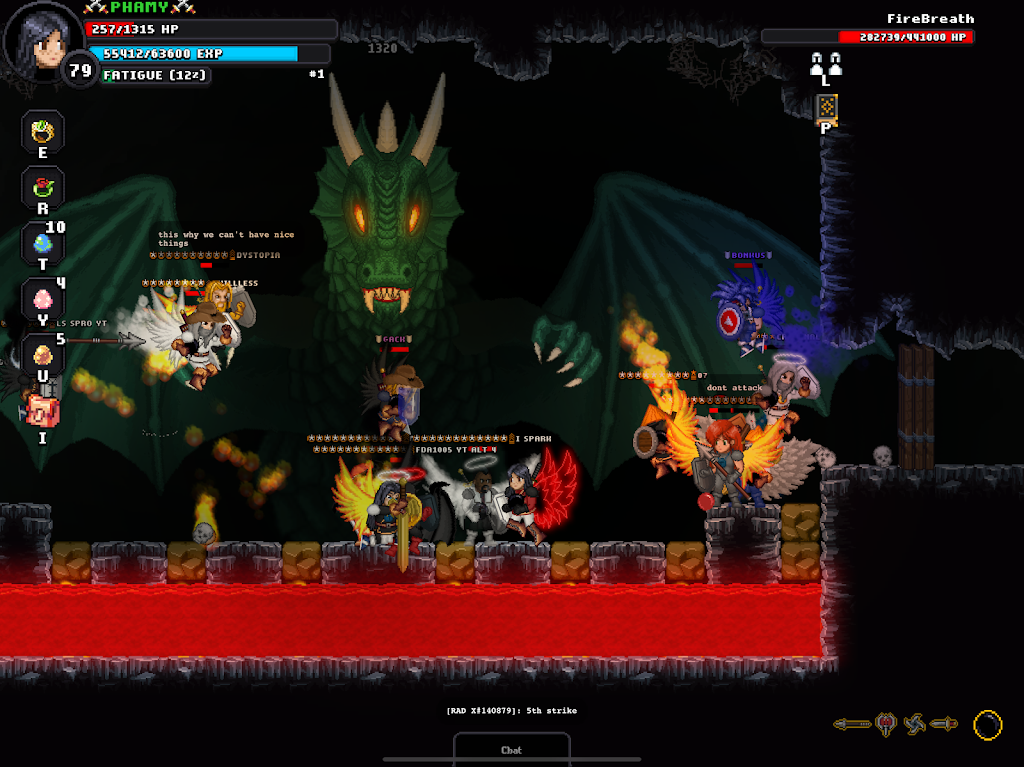Use the red rose ring slot
The height and width of the screenshot is (767, 1024).
(43, 187)
